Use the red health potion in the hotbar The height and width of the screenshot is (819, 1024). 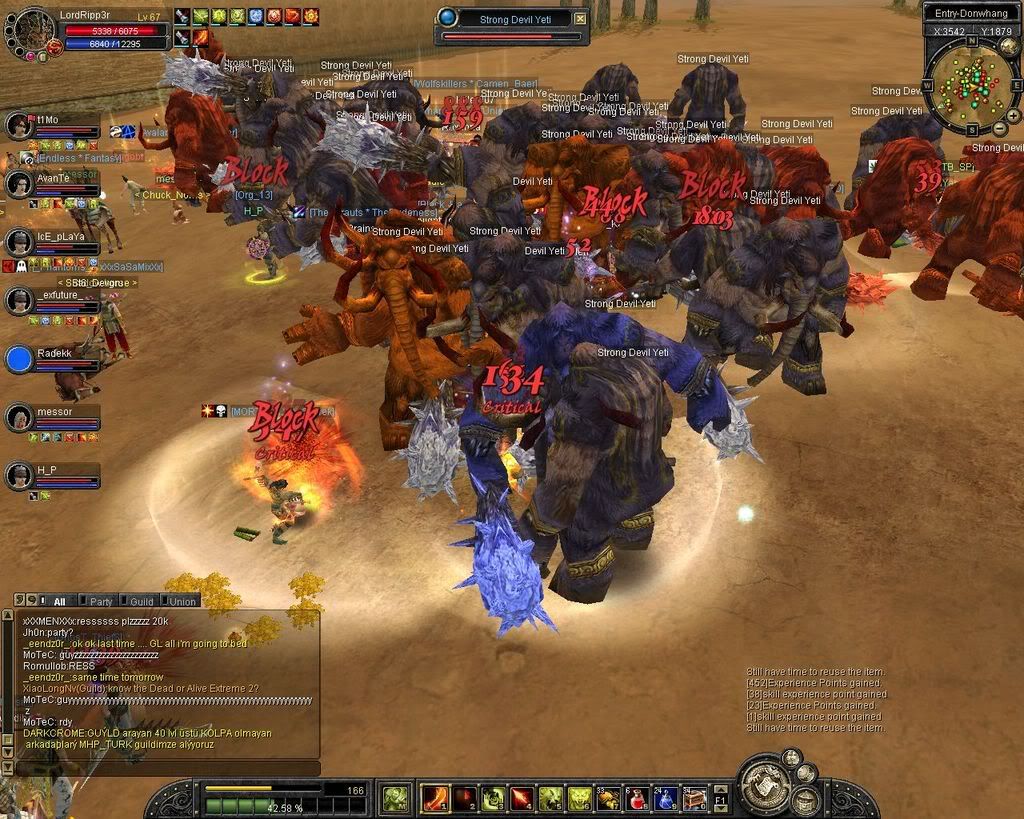pos(637,798)
